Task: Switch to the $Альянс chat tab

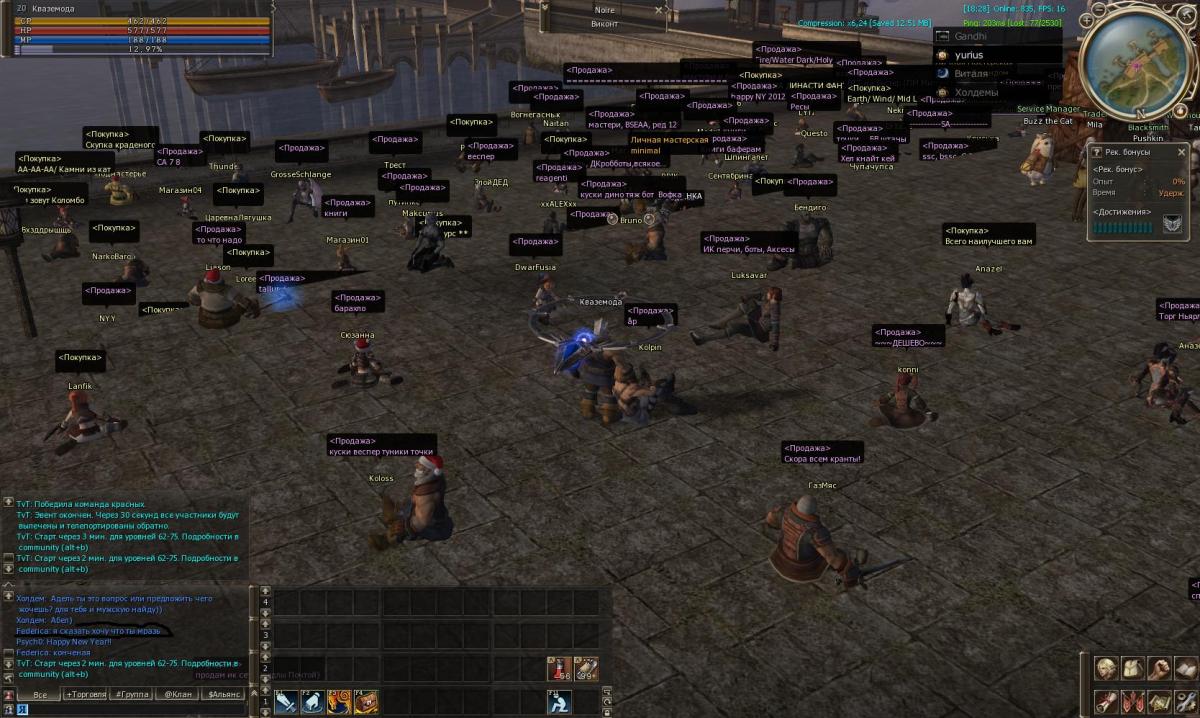Action: (224, 694)
